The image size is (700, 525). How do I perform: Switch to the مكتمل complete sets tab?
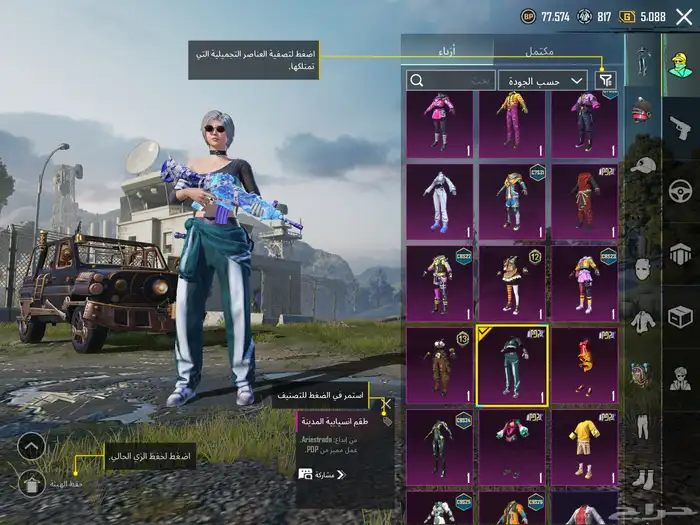546,50
